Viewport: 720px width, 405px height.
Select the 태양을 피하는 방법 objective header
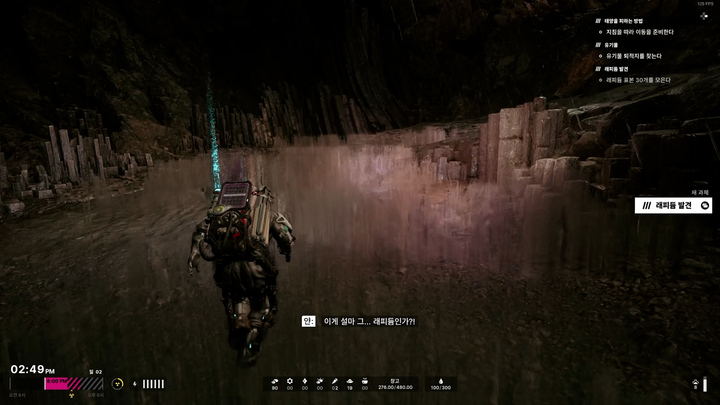622,21
